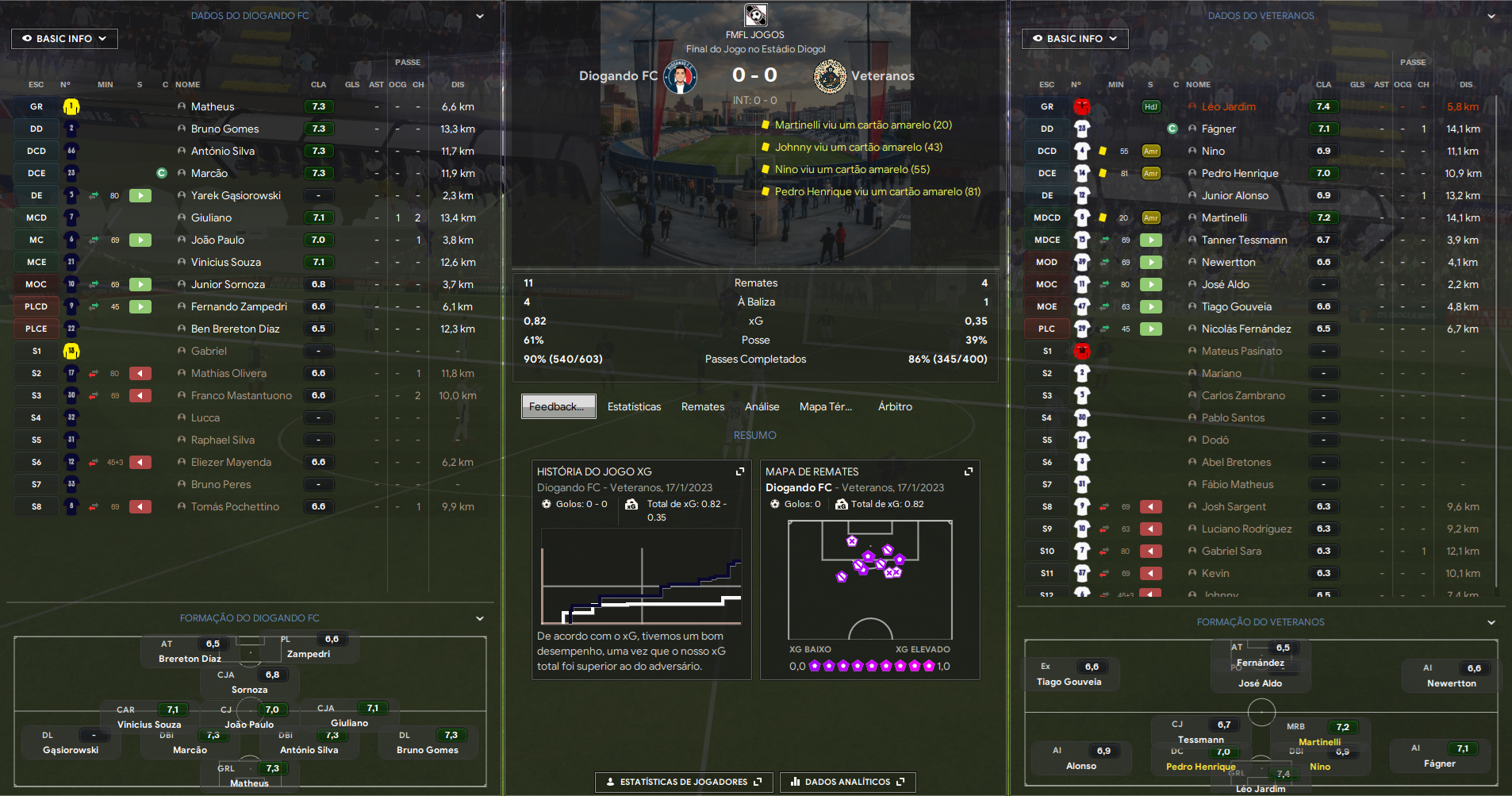Screen dimensions: 1512x796
Task: Collapse the Formação do Veteranos section
Action: tap(1491, 622)
